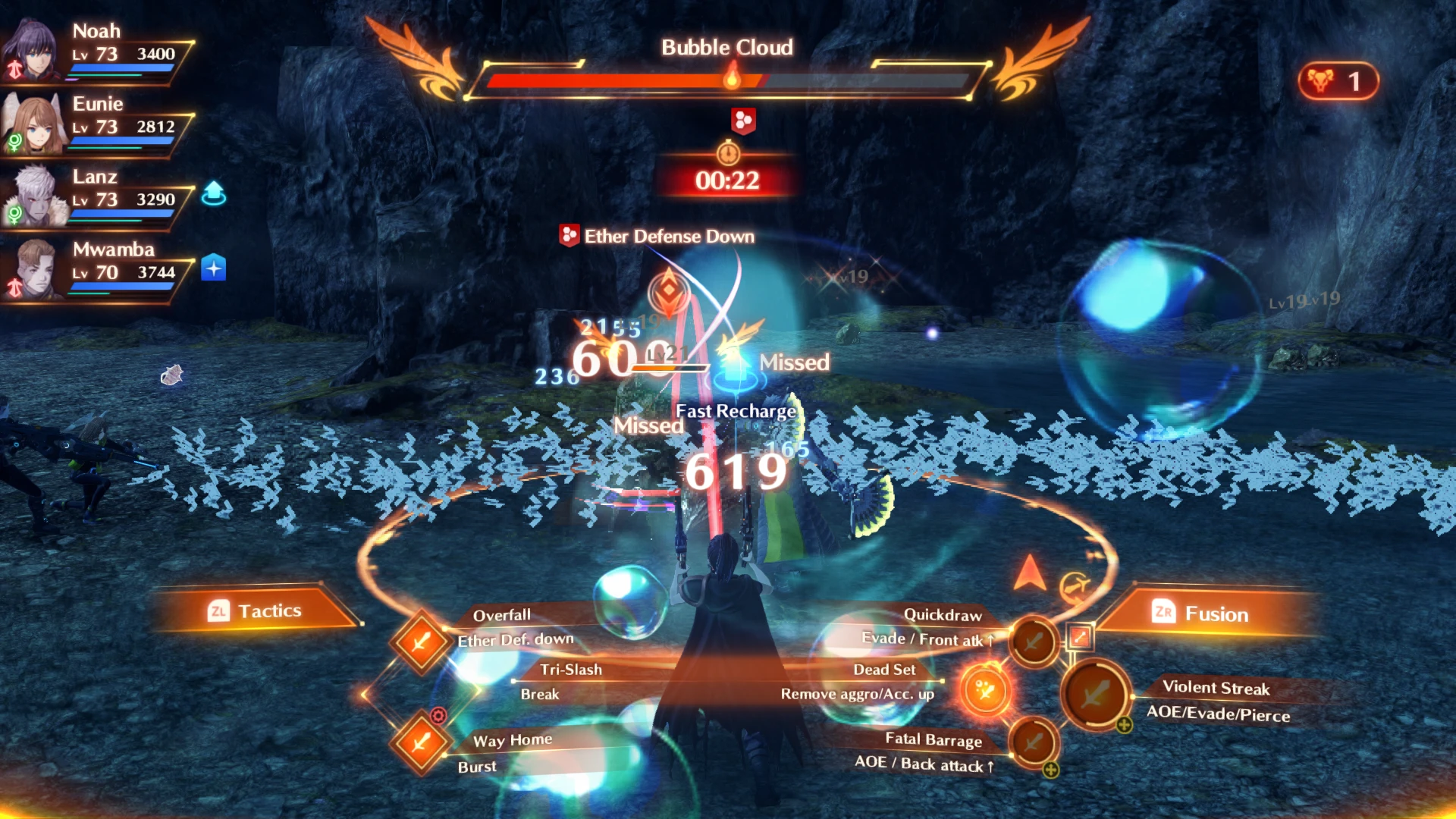Unleash the Violent Streak talent art

coord(1096,694)
